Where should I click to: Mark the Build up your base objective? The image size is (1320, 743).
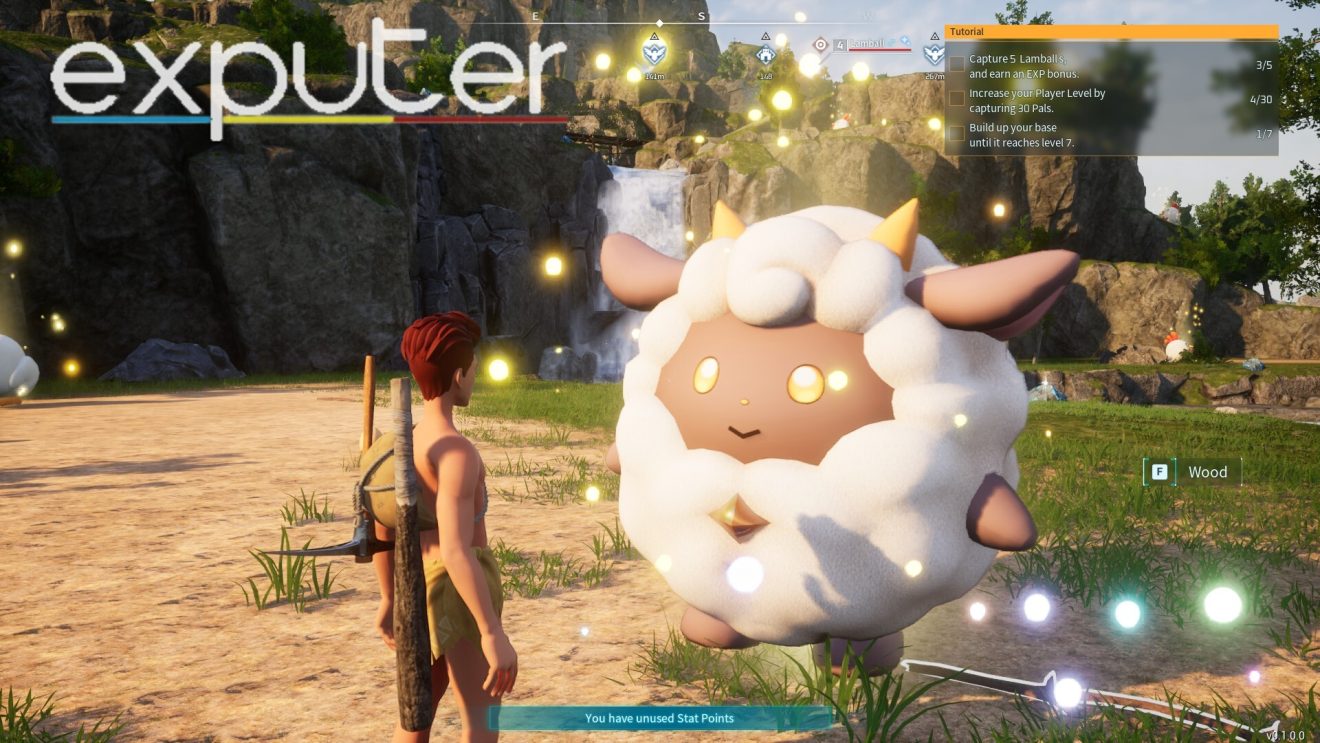(957, 133)
